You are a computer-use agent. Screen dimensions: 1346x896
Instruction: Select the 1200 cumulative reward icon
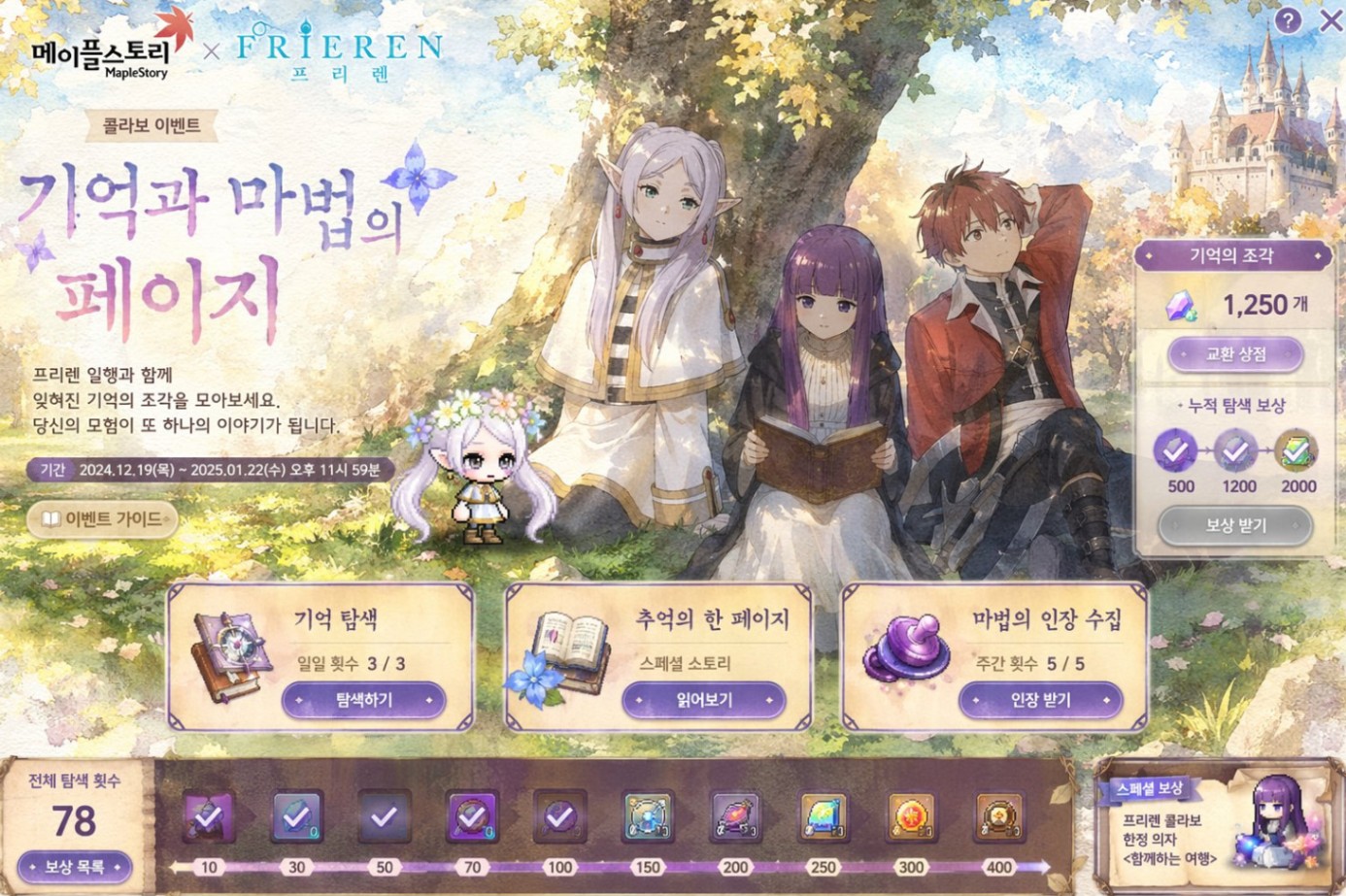[1235, 451]
